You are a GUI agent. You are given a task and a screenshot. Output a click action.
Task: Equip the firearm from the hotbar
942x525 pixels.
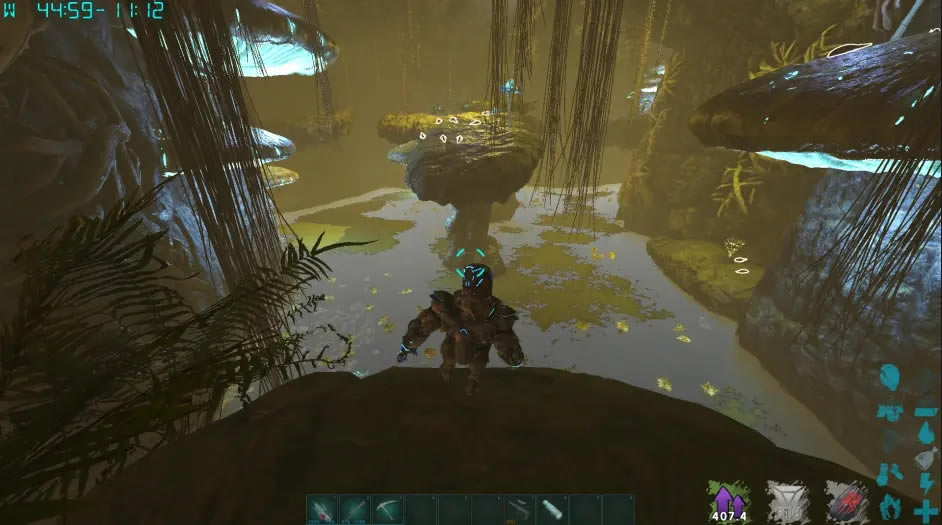click(518, 508)
